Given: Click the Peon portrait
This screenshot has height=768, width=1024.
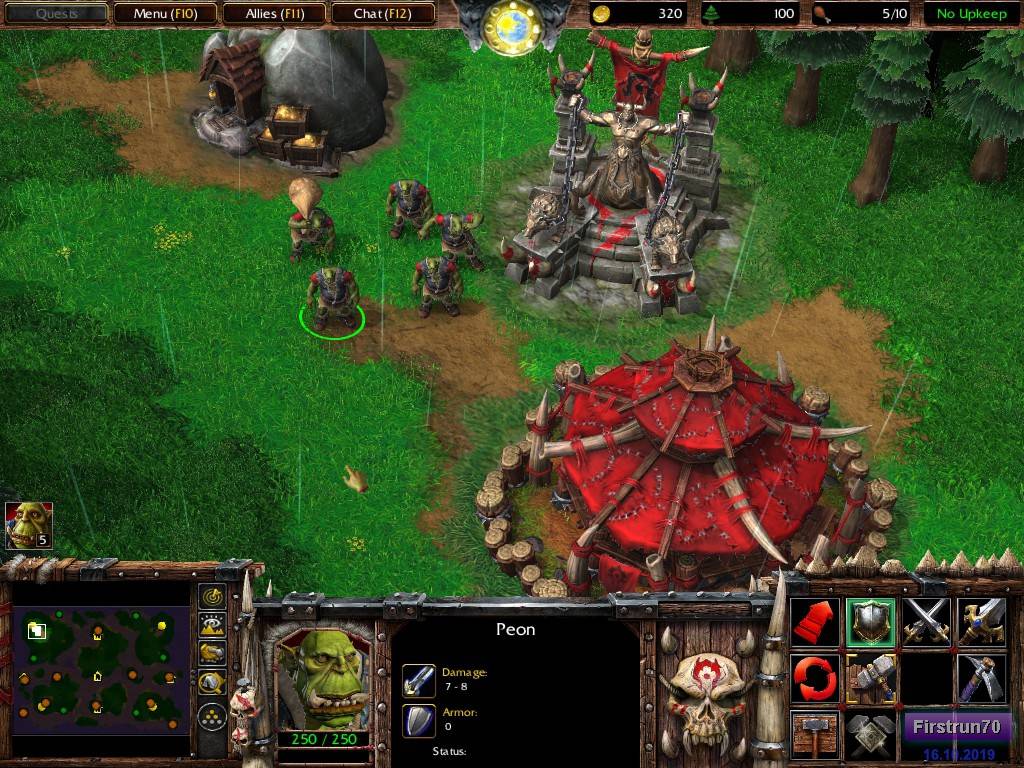Looking at the screenshot, I should [321, 678].
